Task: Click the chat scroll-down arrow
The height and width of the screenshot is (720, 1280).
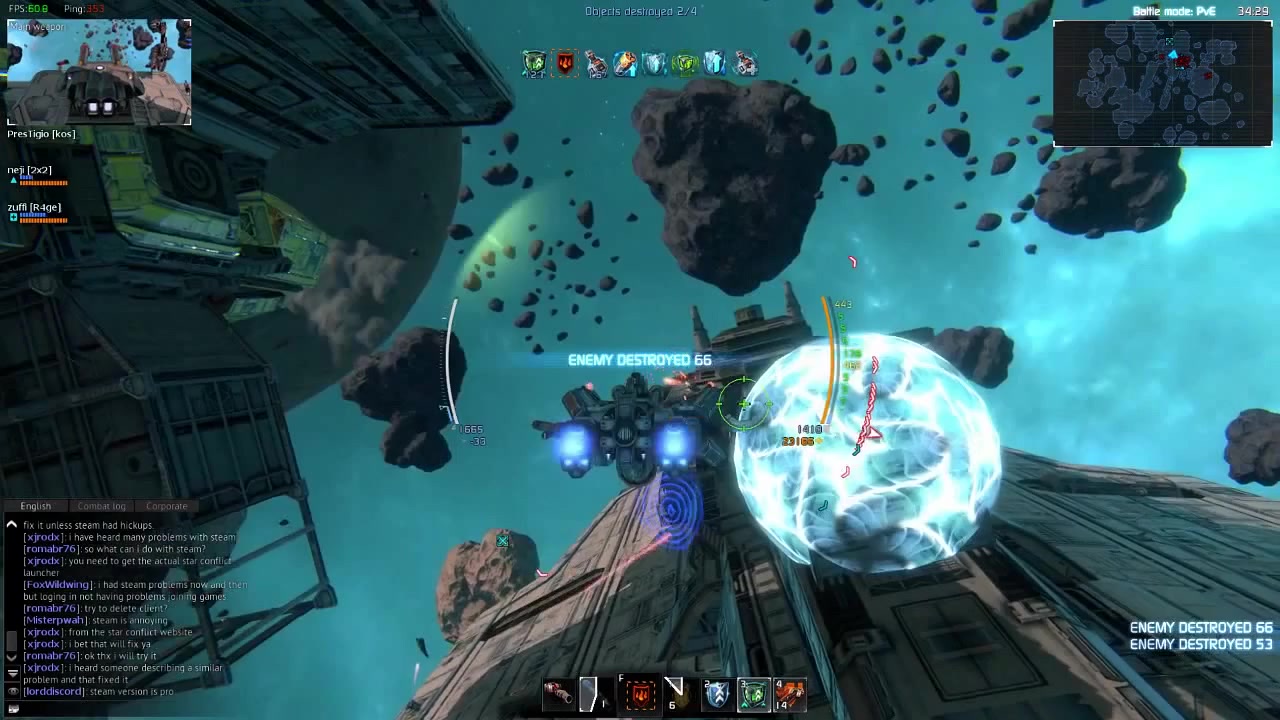Action: click(12, 657)
